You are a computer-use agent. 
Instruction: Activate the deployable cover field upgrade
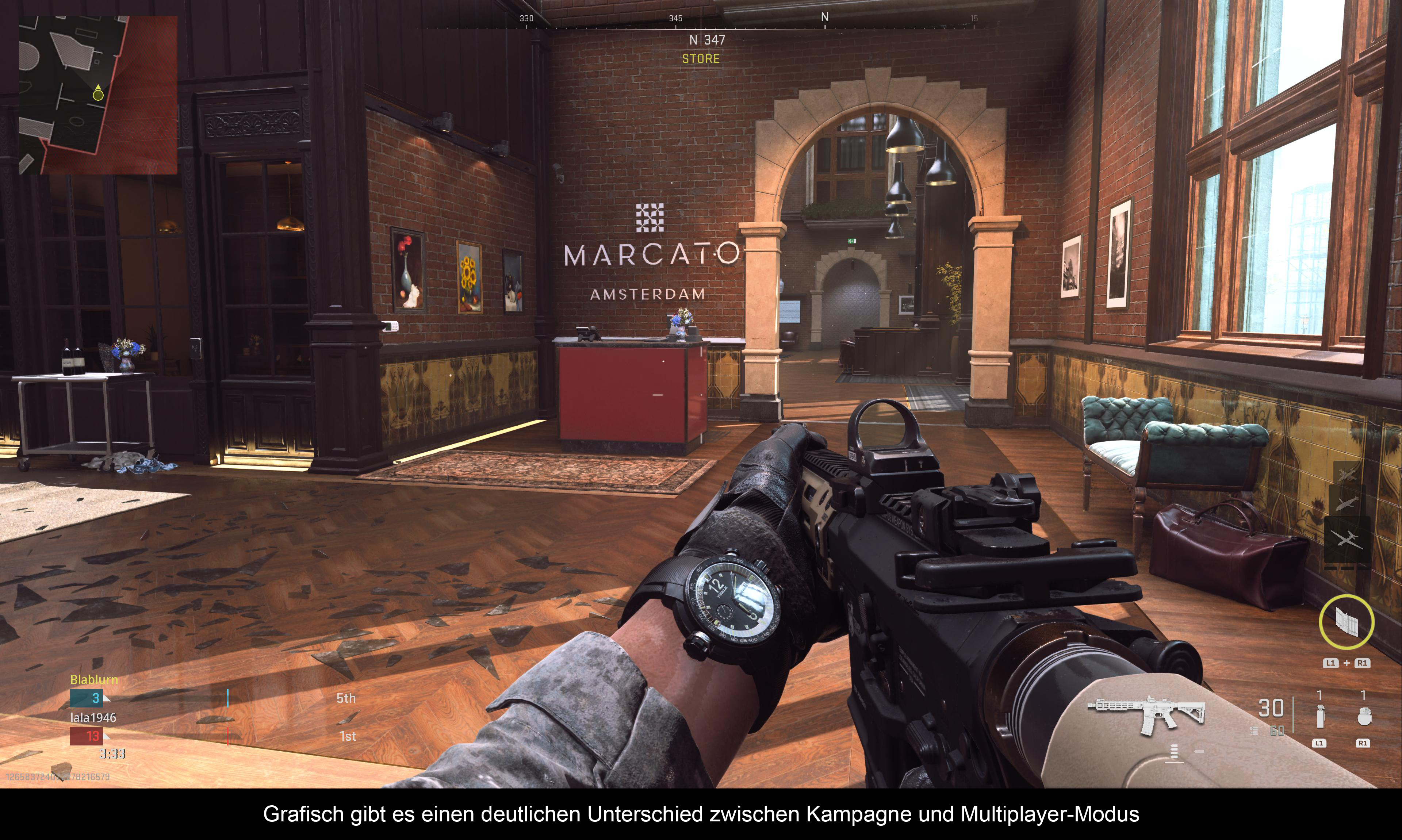[x=1347, y=622]
